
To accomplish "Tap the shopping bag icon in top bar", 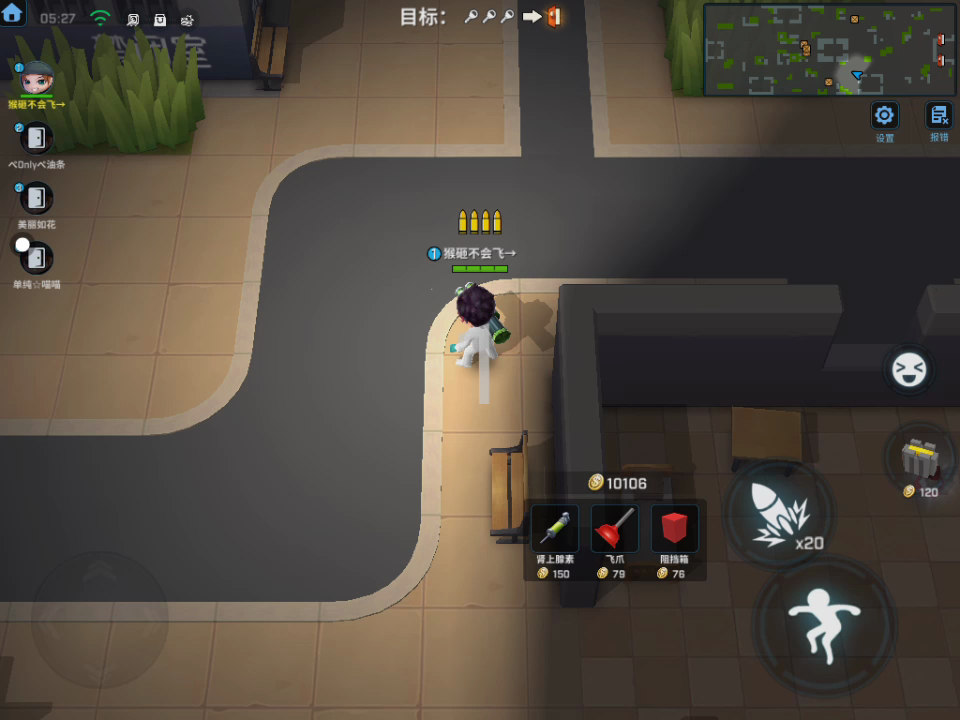I will click(160, 19).
